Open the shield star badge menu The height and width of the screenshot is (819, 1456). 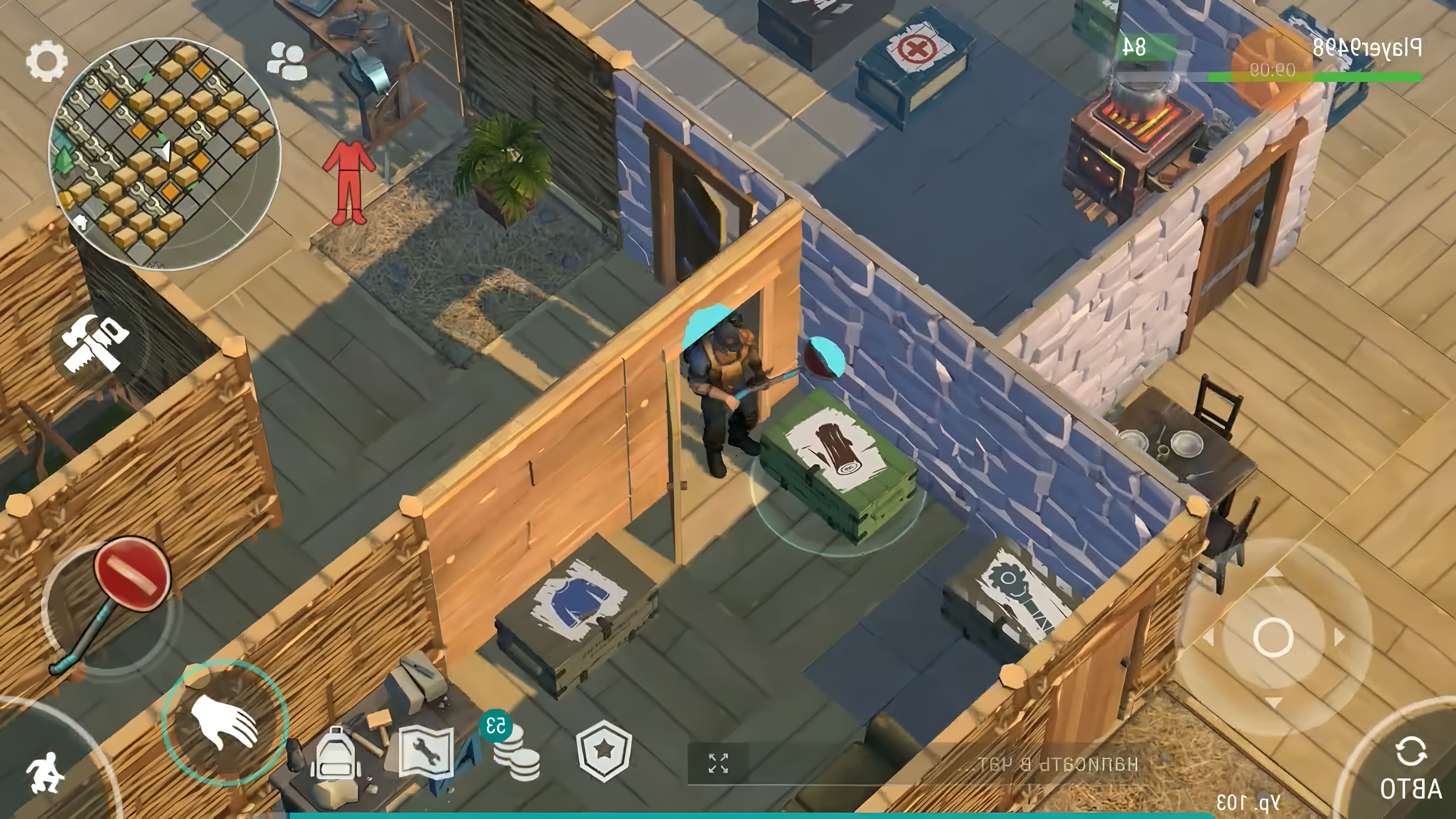(x=604, y=751)
